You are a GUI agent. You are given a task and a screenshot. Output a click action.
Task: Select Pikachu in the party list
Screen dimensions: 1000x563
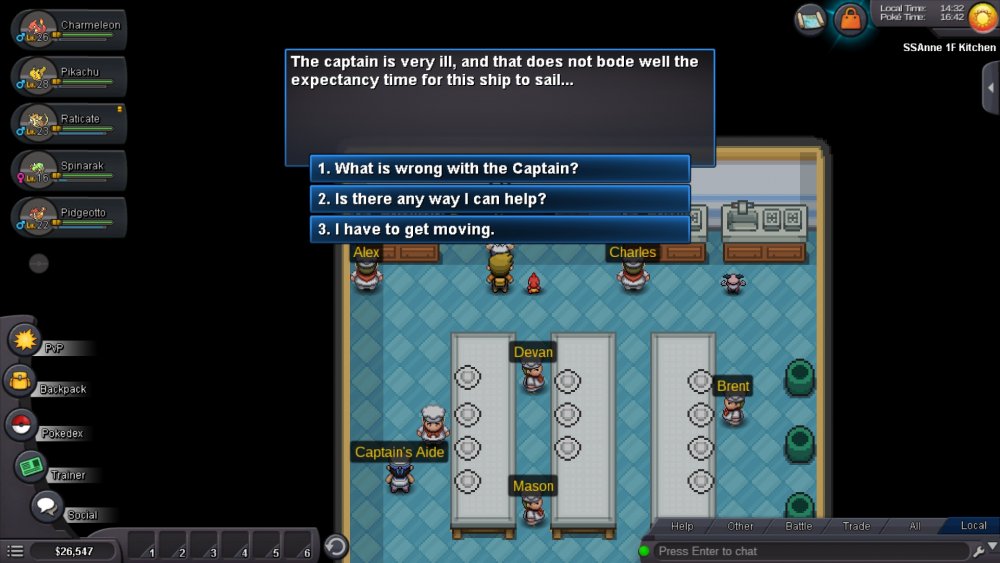(68, 77)
